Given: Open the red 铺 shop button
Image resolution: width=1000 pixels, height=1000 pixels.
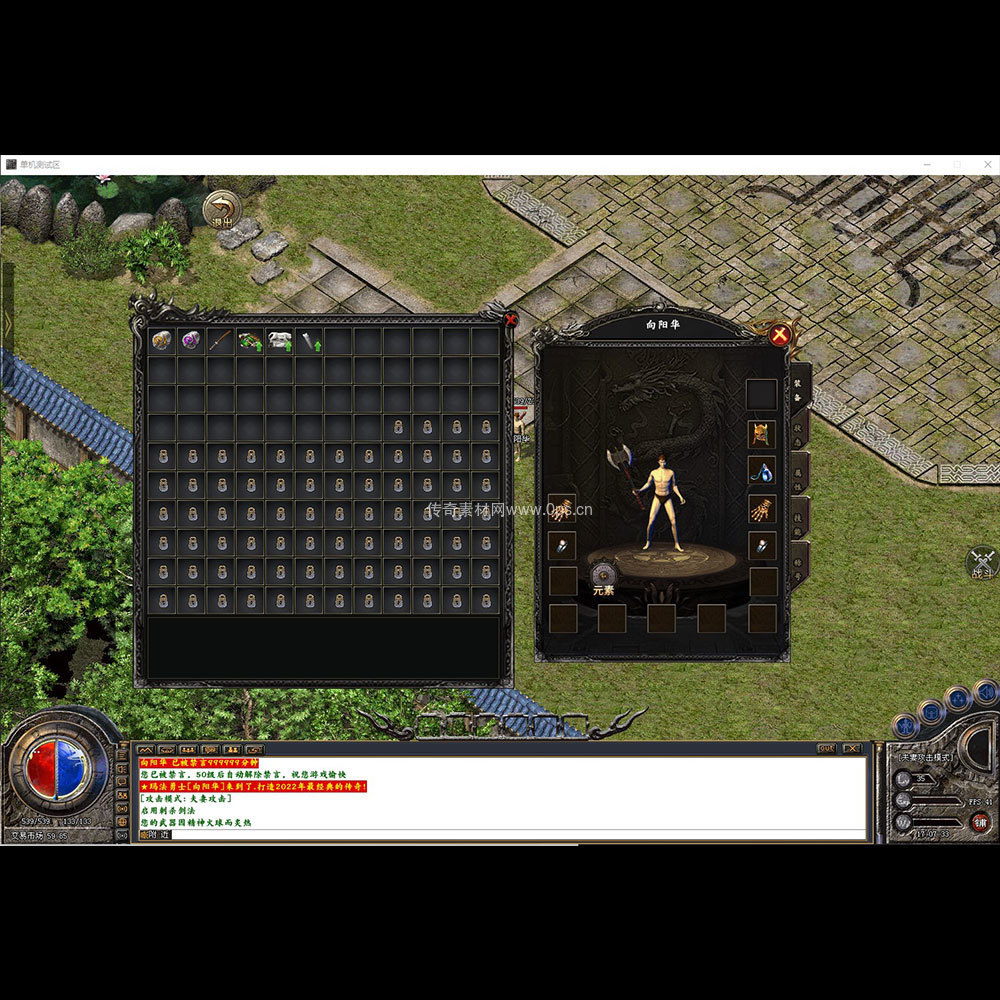Looking at the screenshot, I should 981,822.
